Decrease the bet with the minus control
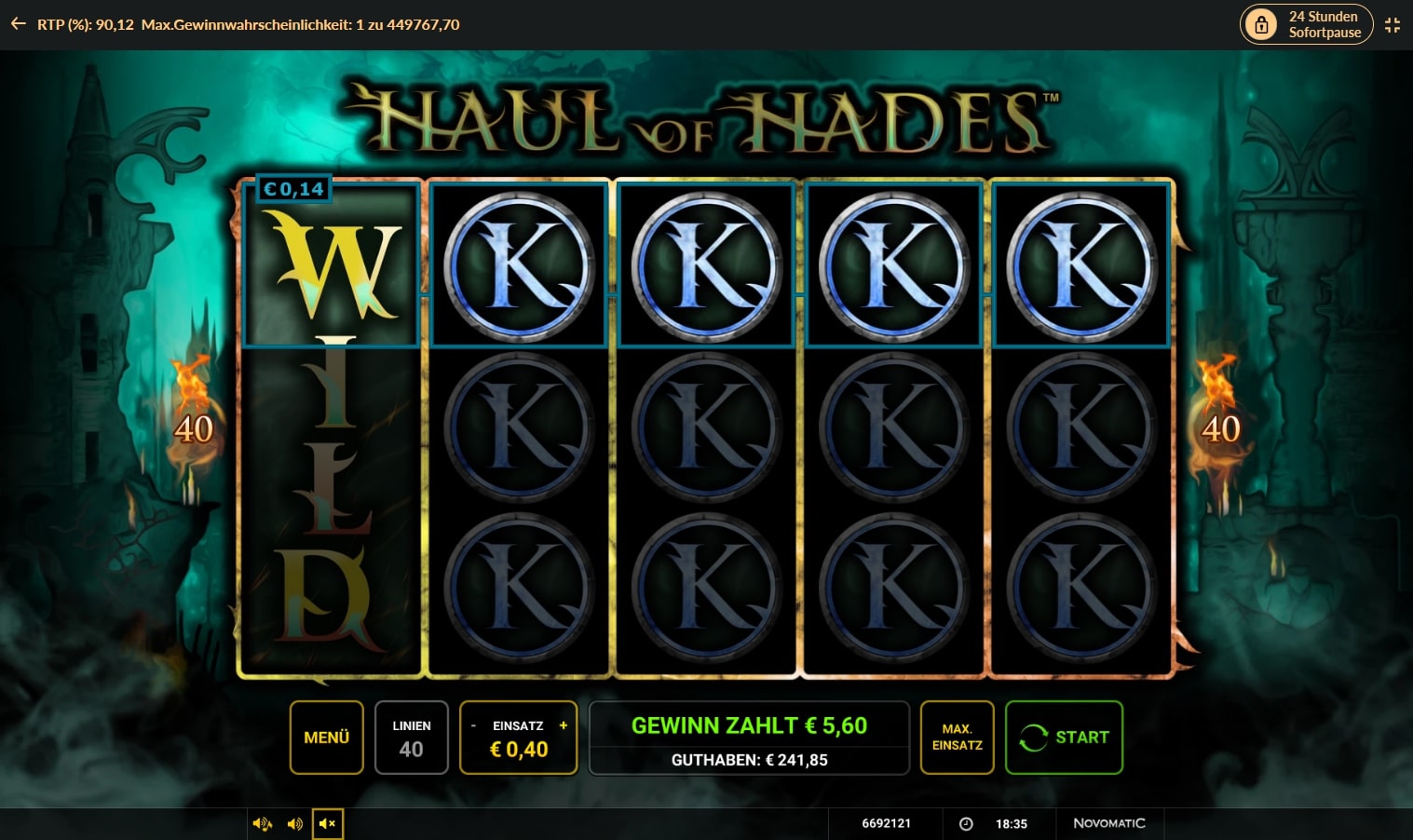 (472, 725)
